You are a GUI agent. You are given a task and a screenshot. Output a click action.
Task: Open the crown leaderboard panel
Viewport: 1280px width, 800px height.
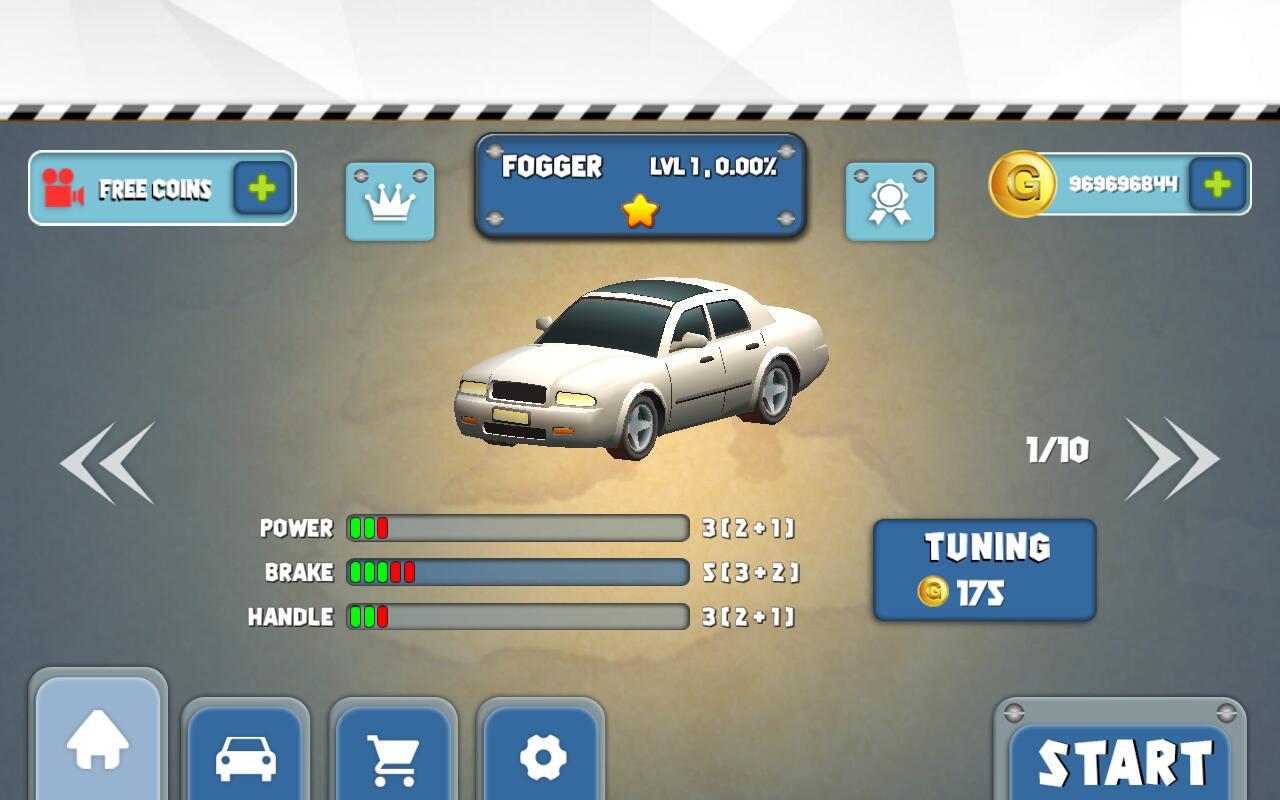tap(389, 200)
